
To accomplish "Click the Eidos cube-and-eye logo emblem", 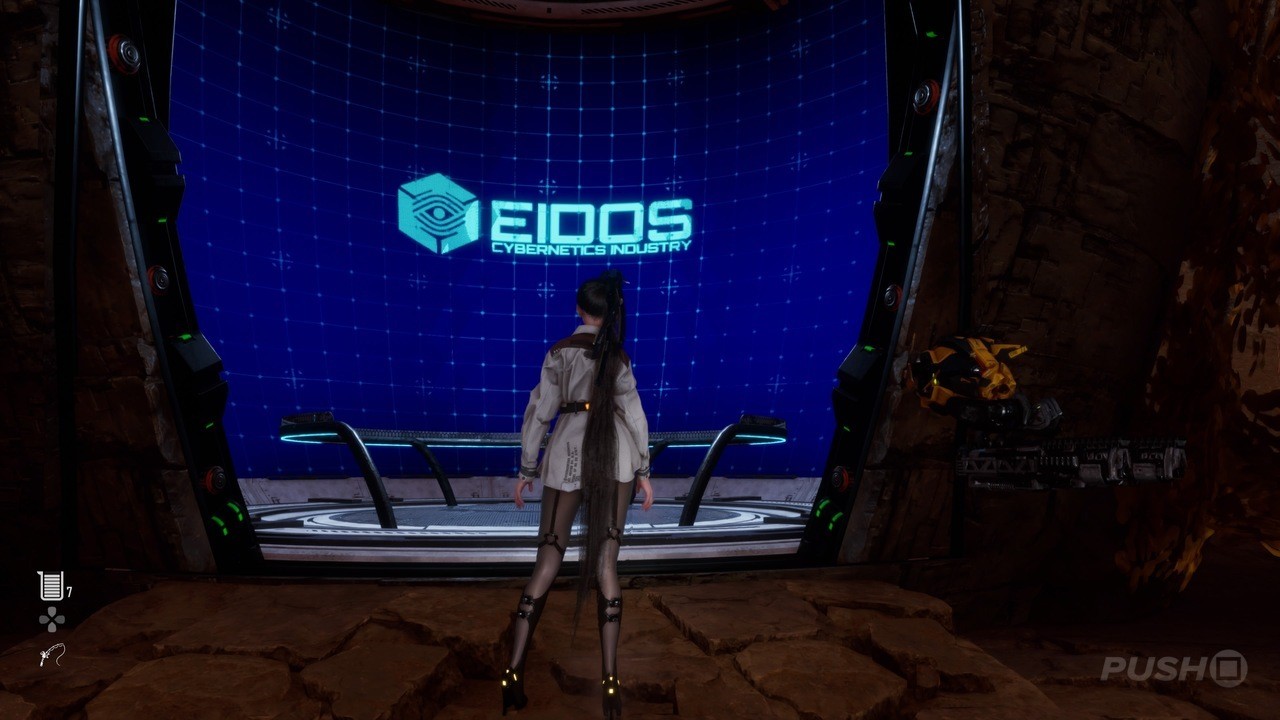I will 438,210.
